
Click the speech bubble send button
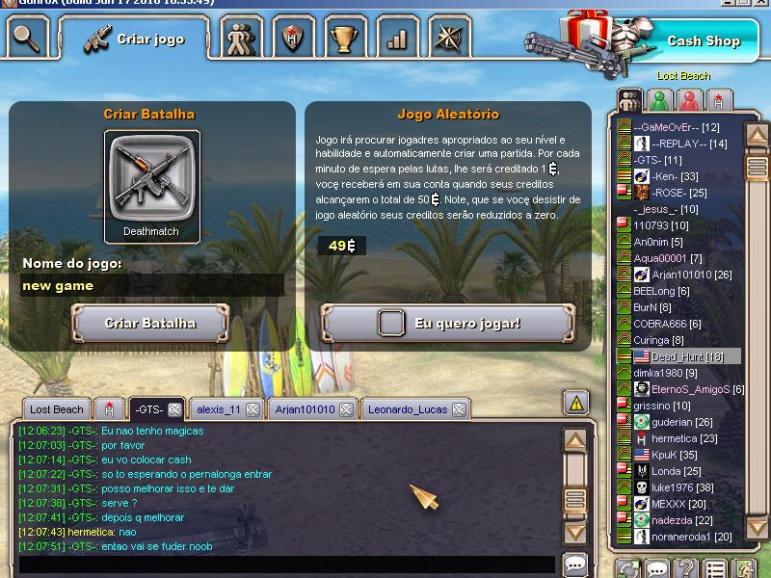576,565
